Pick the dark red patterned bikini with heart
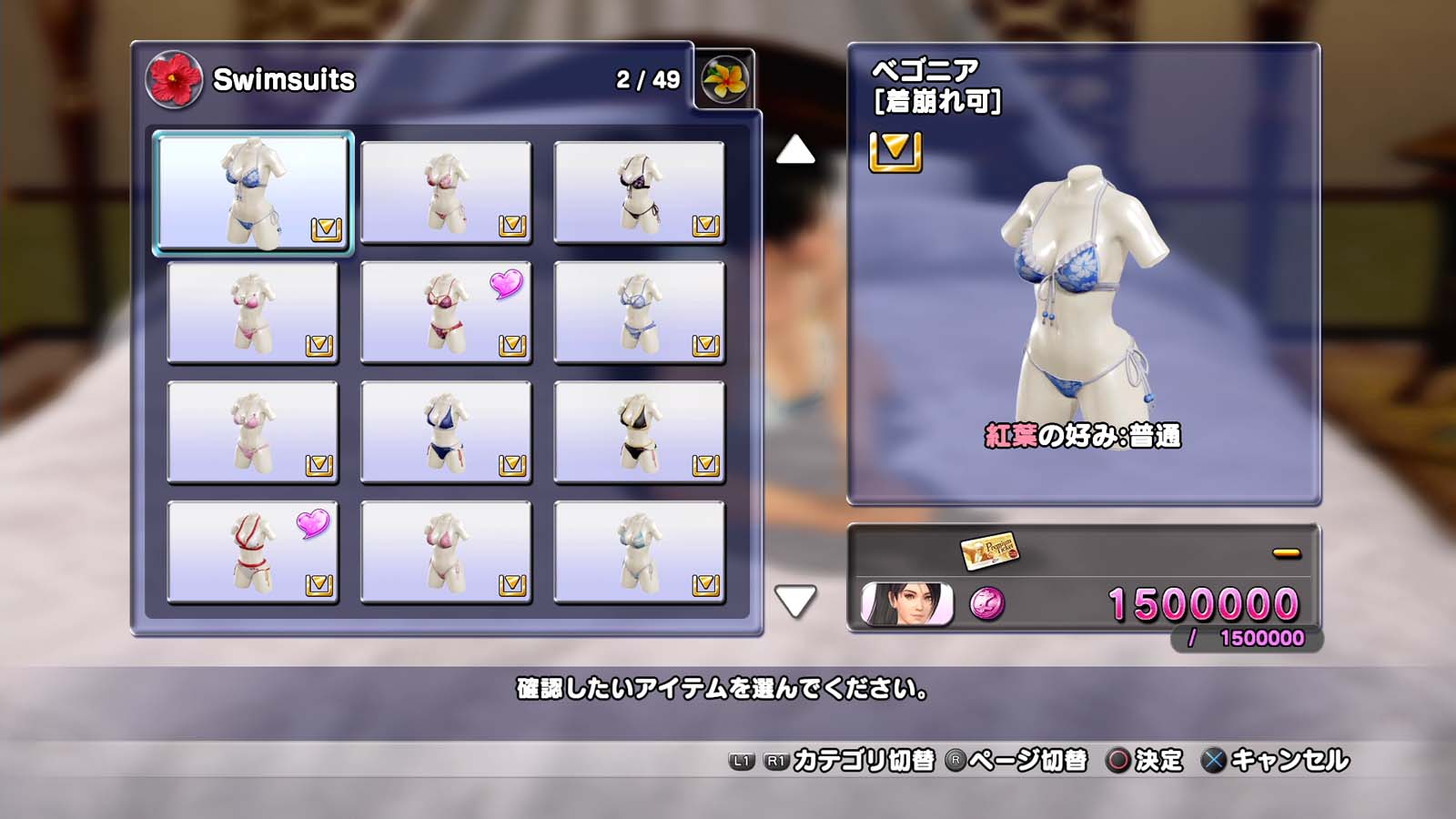Image resolution: width=1456 pixels, height=819 pixels. [x=446, y=312]
